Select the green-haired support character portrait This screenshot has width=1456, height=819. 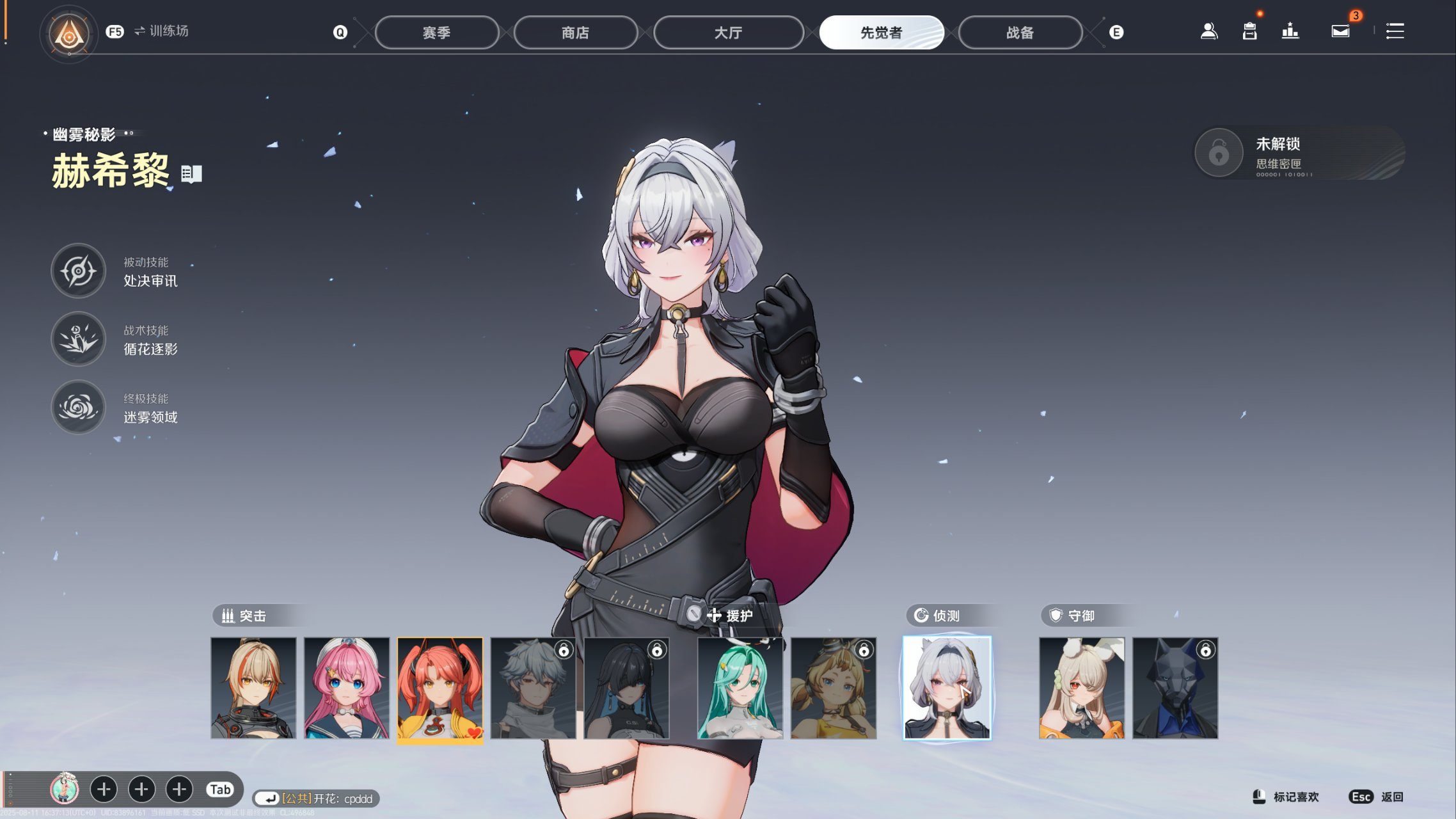click(x=740, y=688)
